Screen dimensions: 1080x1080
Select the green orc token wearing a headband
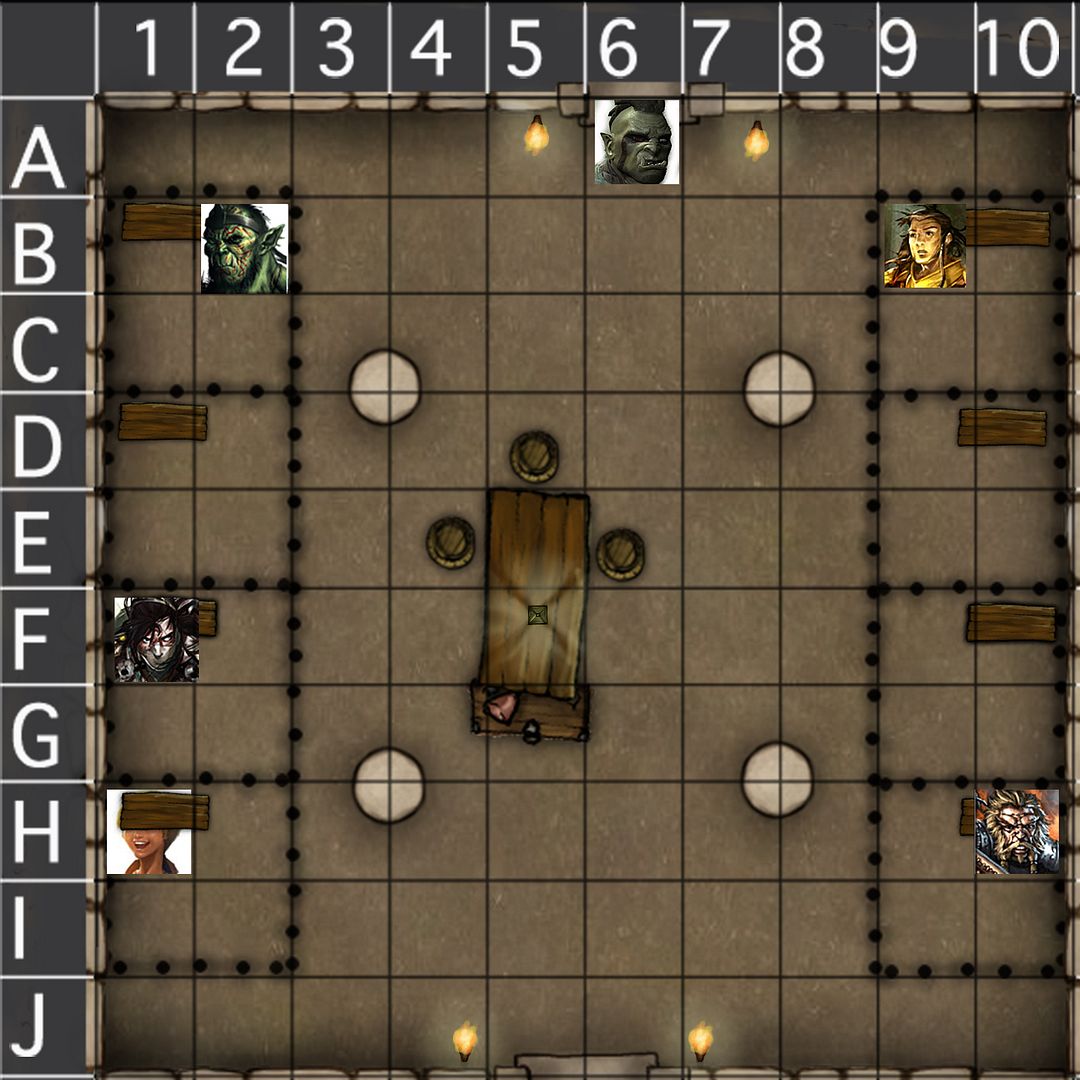point(244,248)
